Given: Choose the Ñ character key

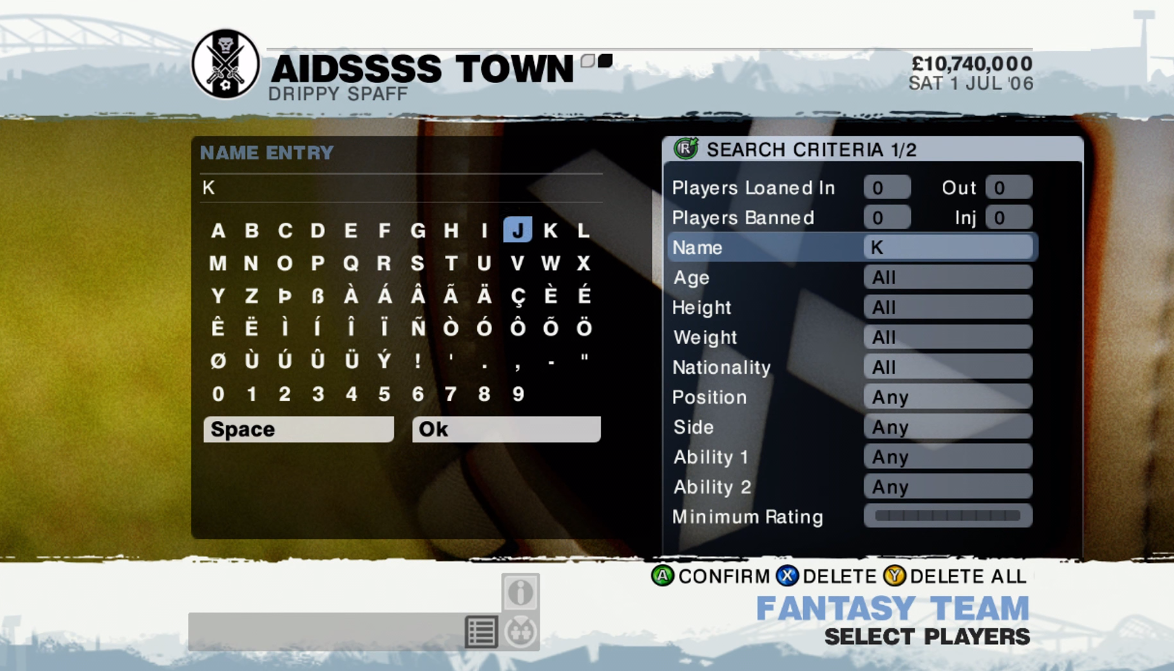Looking at the screenshot, I should pos(418,329).
